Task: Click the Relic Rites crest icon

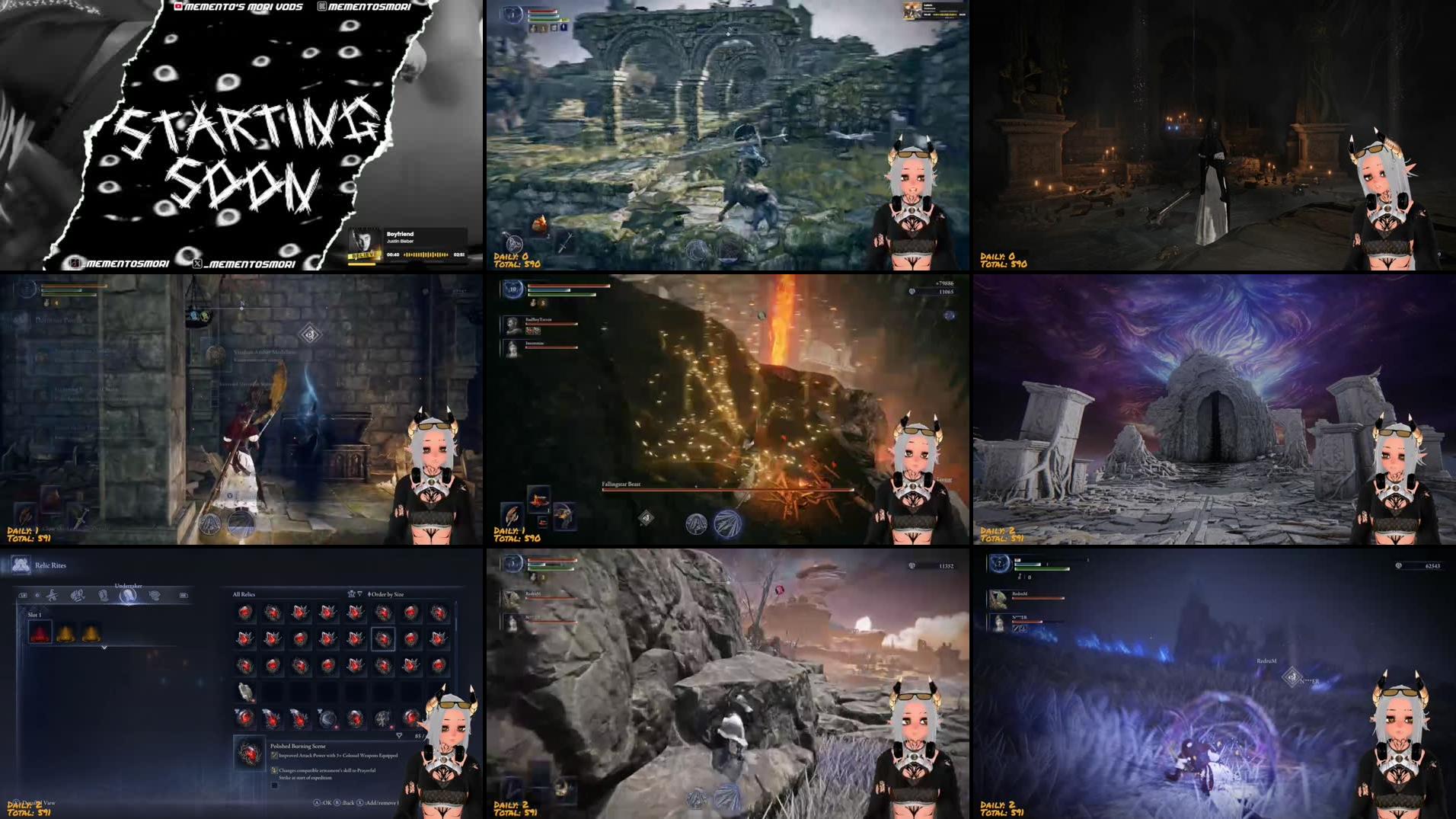Action: (21, 565)
